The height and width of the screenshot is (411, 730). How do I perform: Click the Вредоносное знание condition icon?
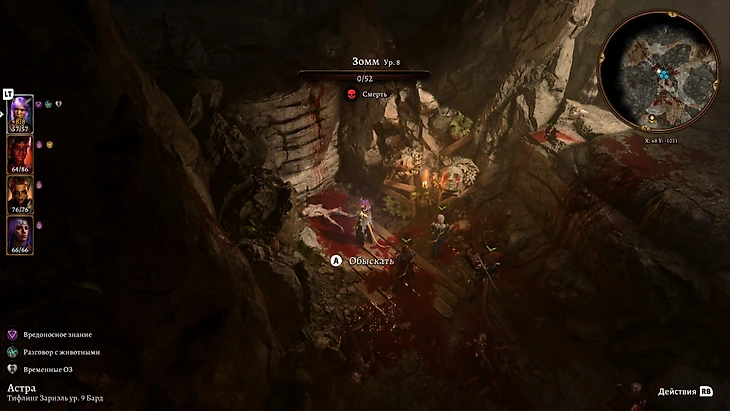12,334
